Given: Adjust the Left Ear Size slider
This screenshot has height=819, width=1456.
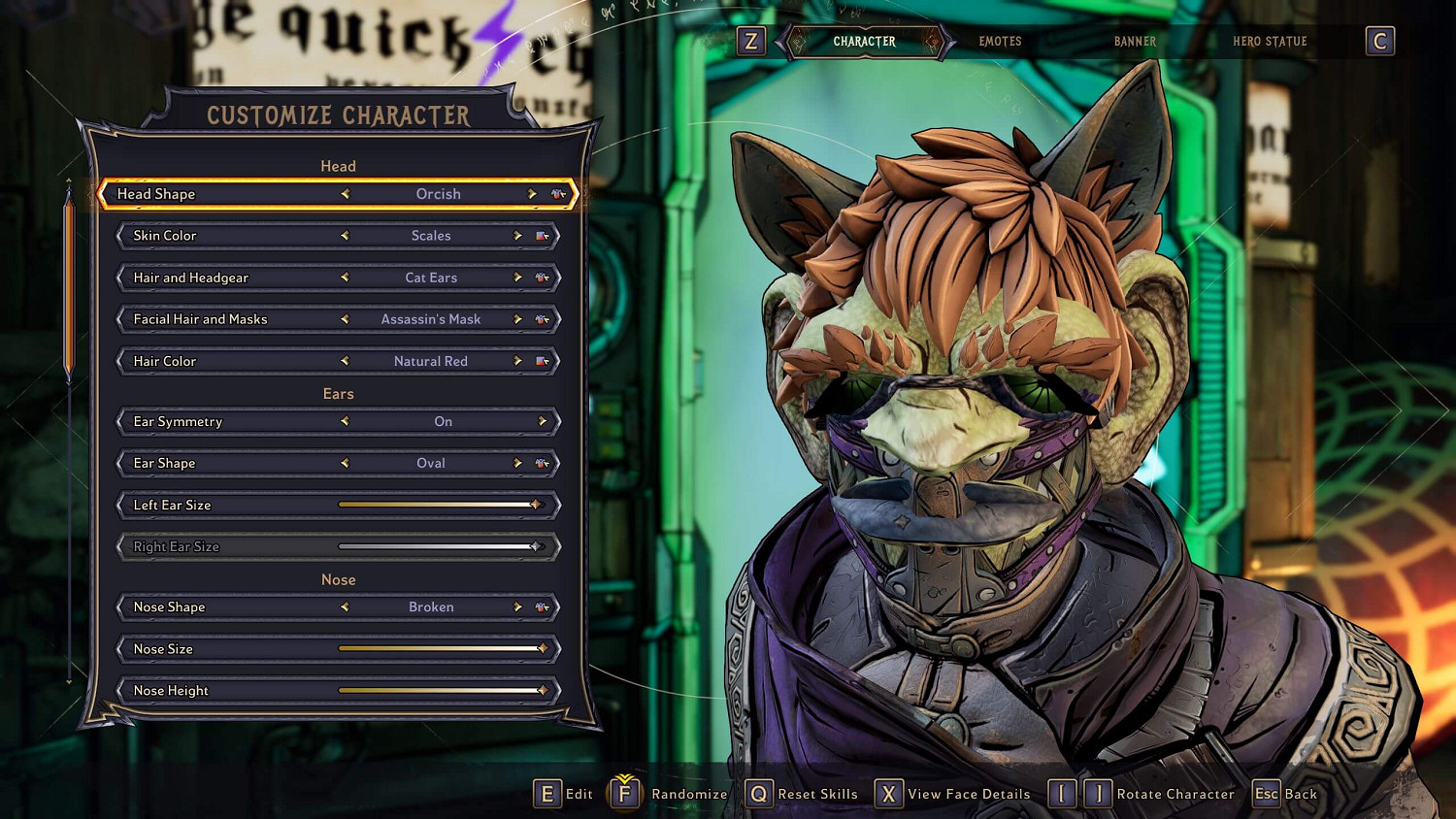Looking at the screenshot, I should pos(535,505).
